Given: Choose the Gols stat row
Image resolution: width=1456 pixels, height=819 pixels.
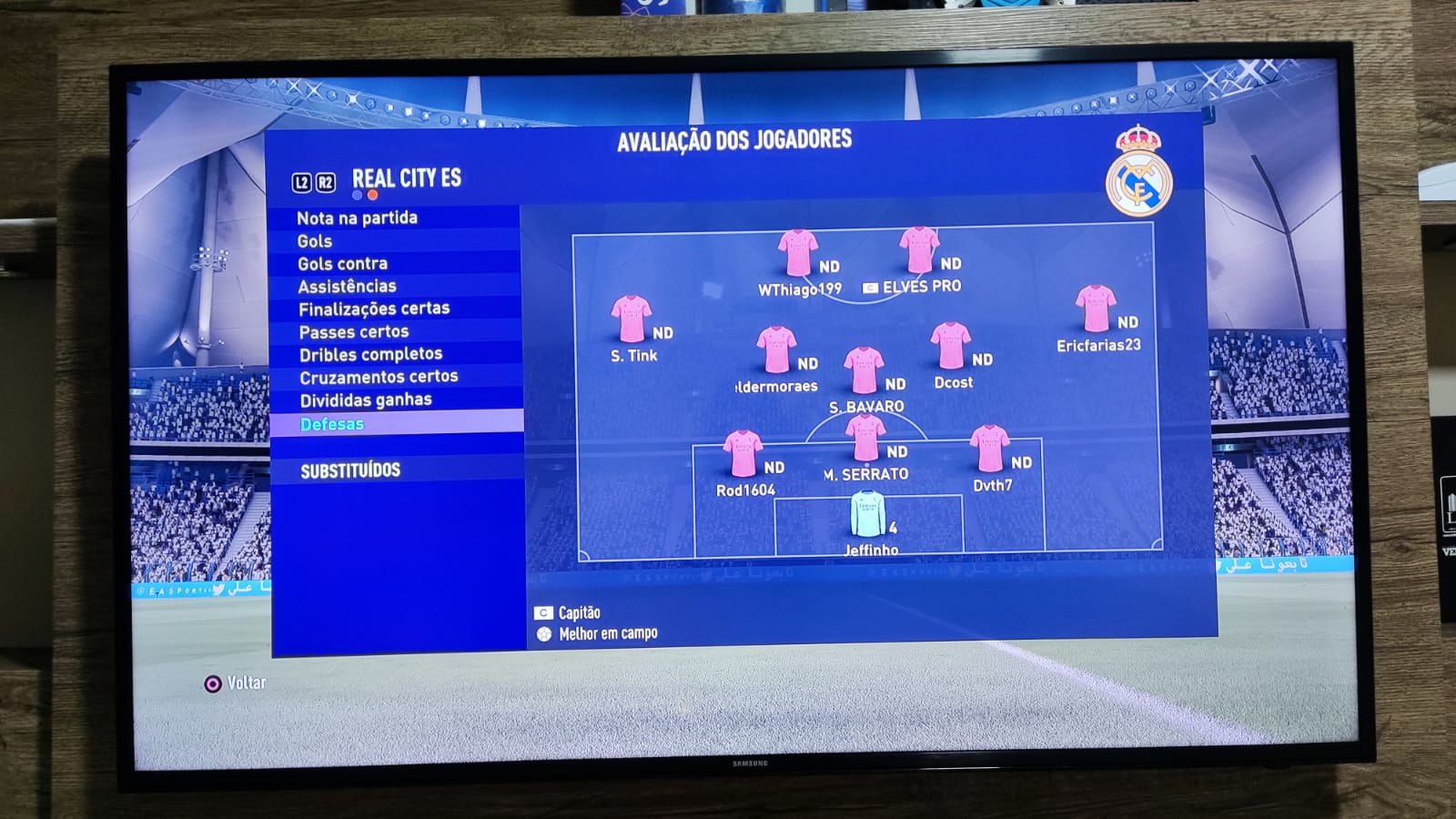Looking at the screenshot, I should [315, 241].
